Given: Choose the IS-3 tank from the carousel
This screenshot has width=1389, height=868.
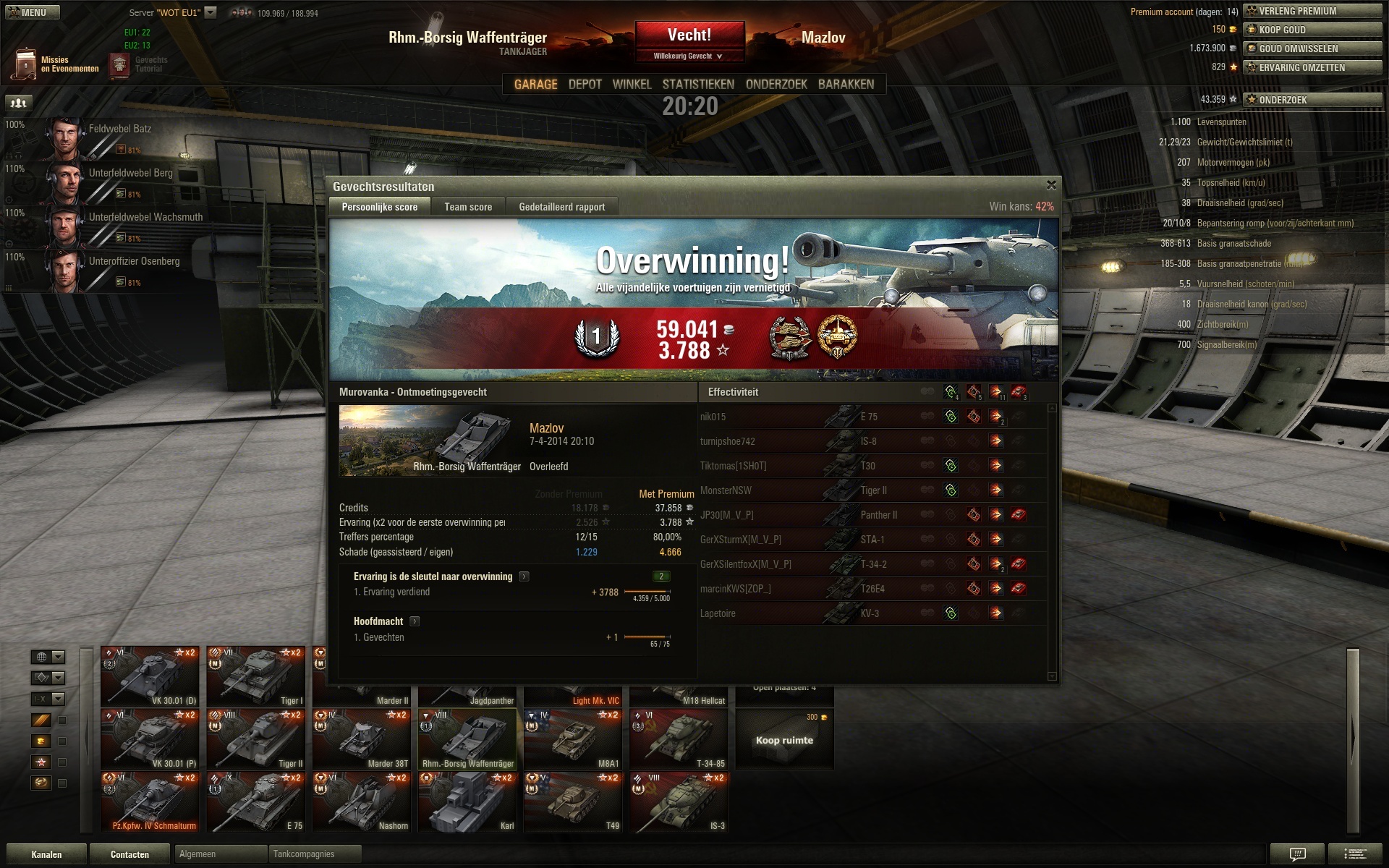Looking at the screenshot, I should click(678, 801).
